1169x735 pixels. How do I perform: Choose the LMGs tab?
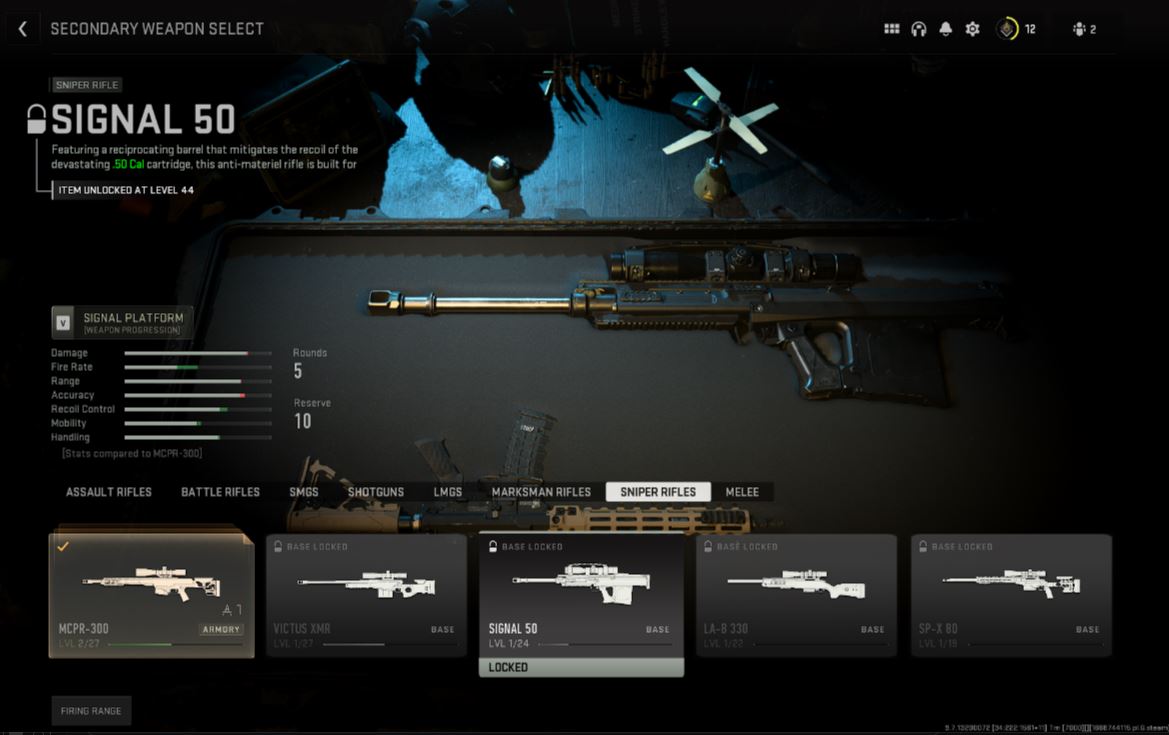tap(447, 492)
